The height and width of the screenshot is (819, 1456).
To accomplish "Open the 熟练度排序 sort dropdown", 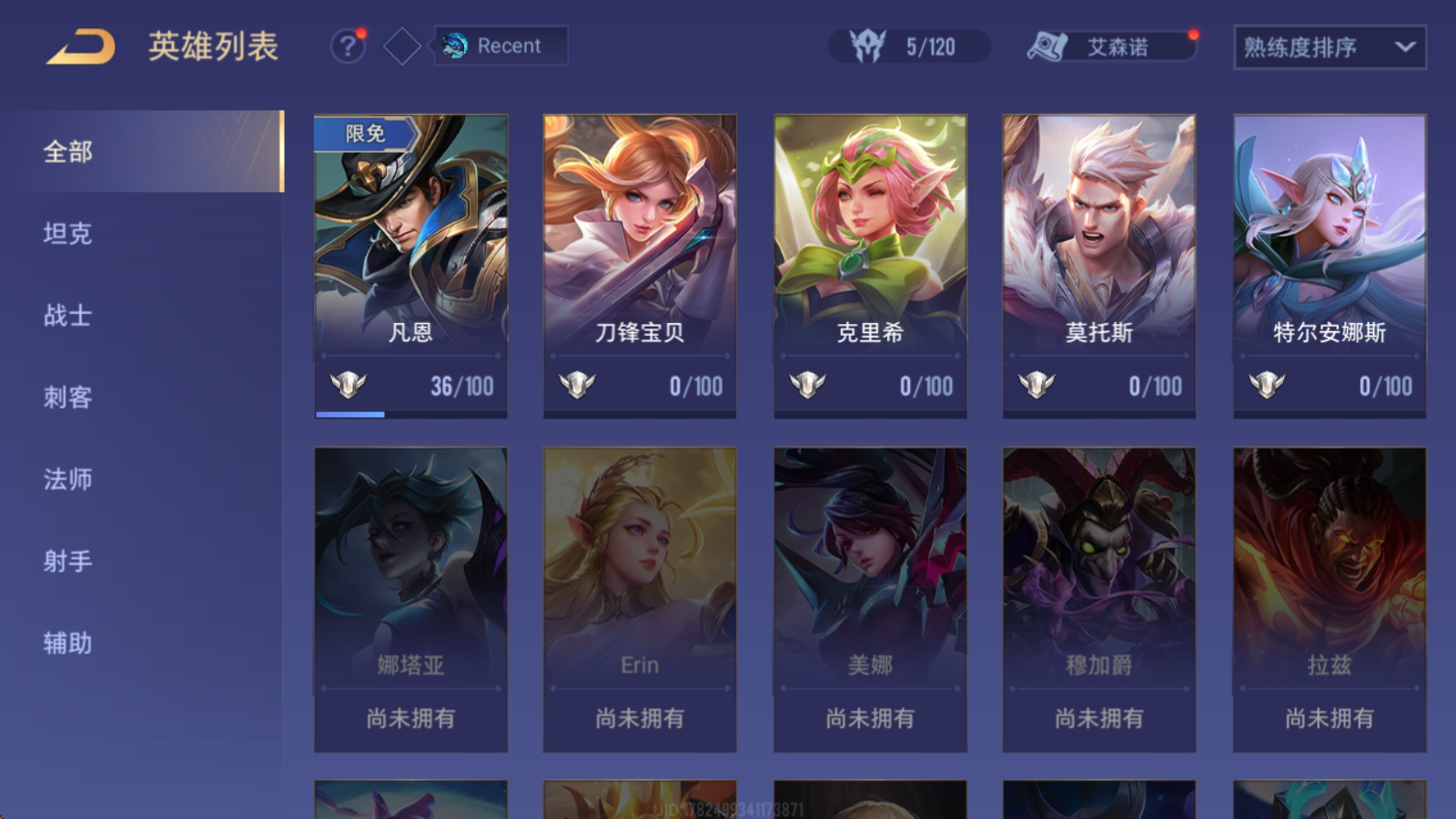I will pyautogui.click(x=1329, y=47).
